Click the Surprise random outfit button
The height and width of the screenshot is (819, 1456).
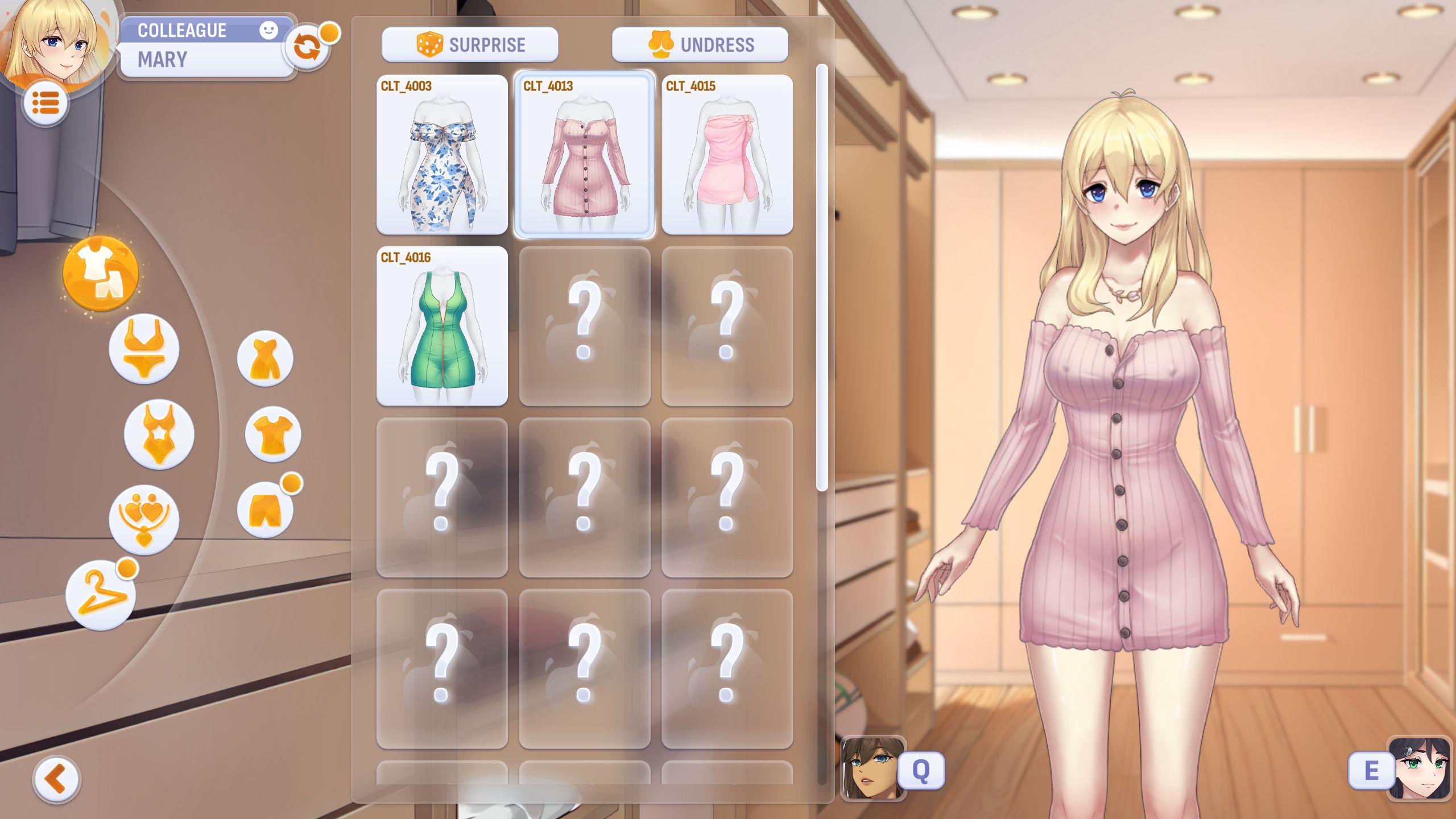470,44
